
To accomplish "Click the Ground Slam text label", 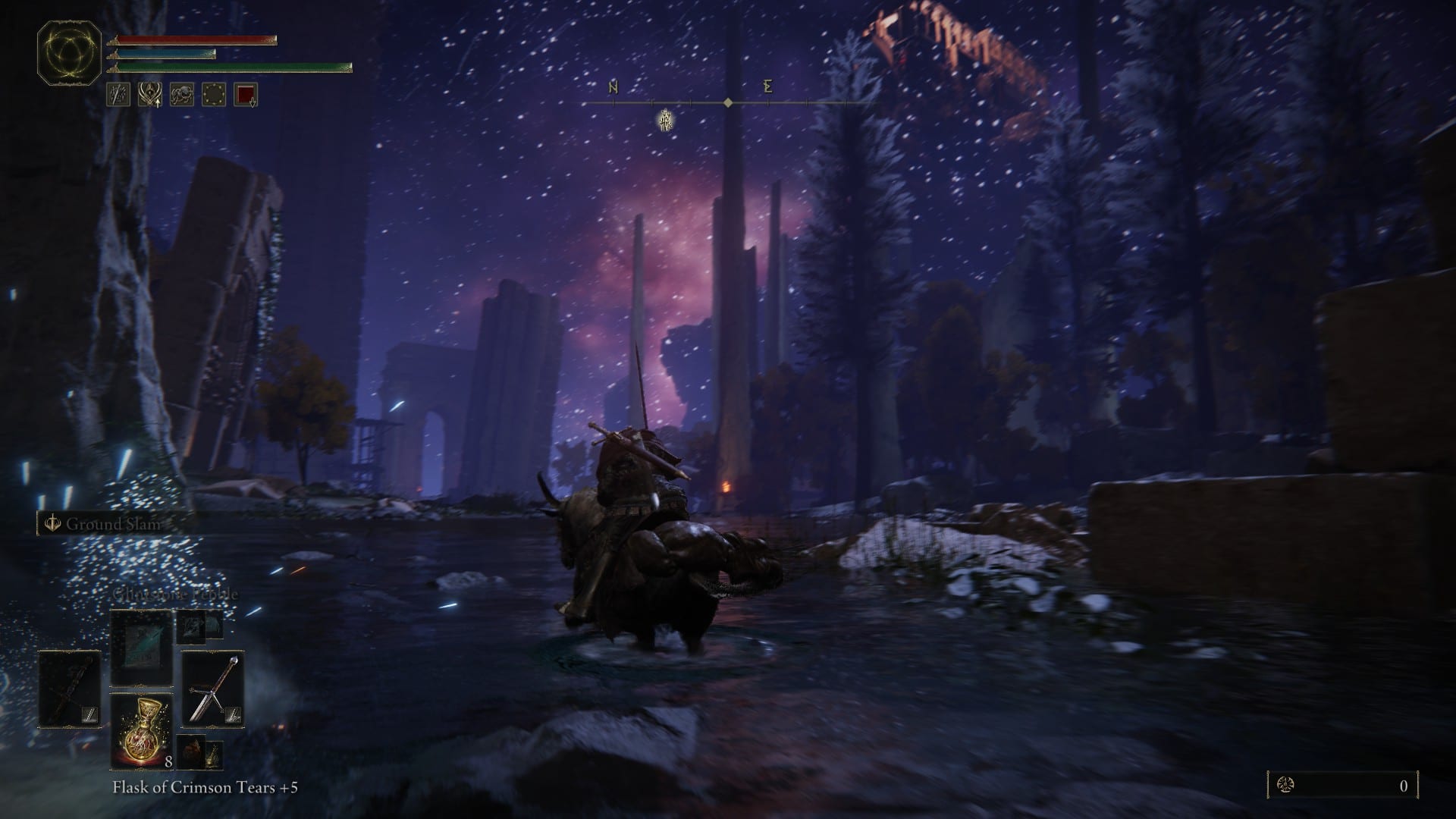I will coord(111,525).
